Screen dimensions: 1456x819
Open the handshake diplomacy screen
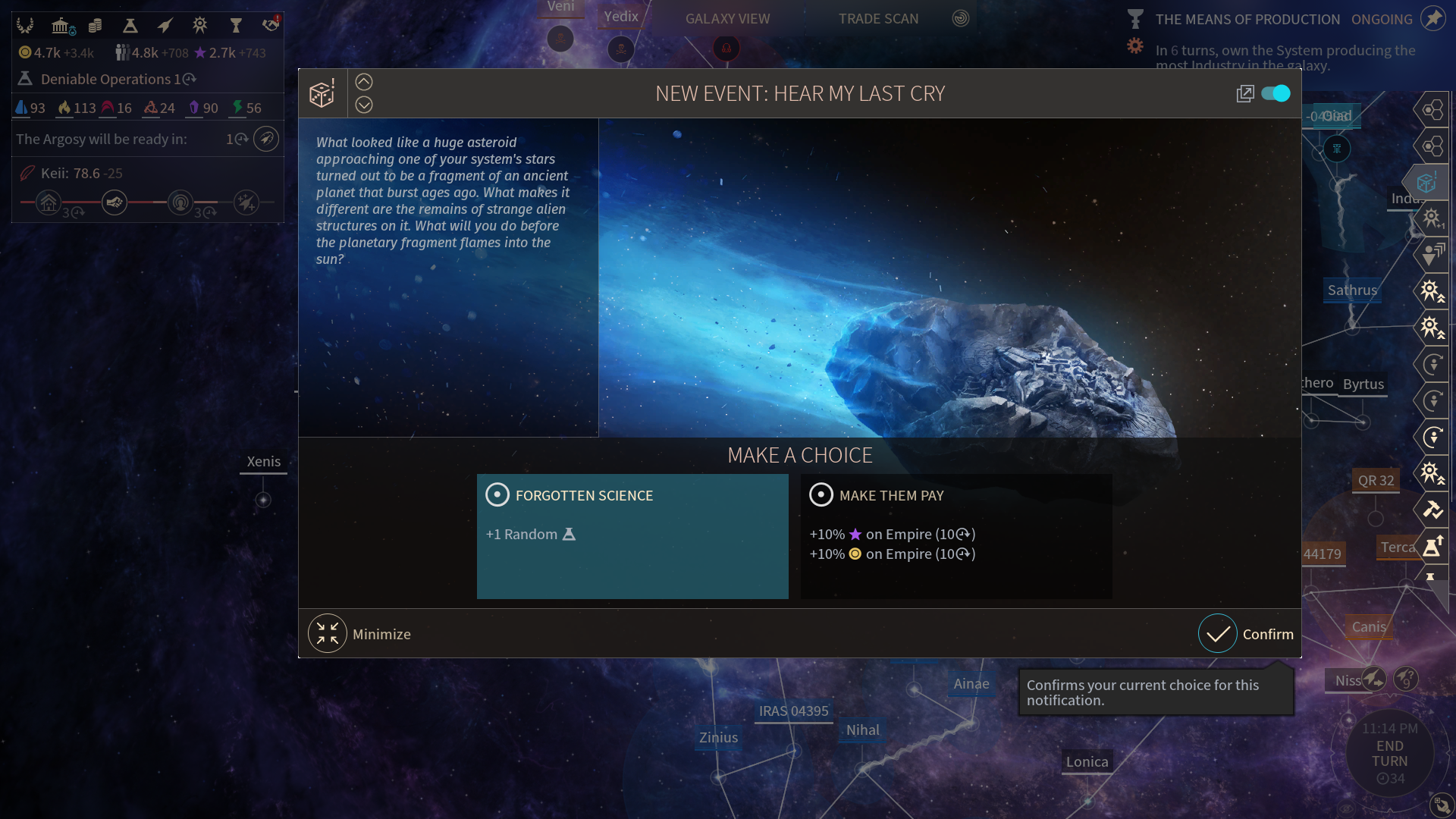pyautogui.click(x=271, y=26)
